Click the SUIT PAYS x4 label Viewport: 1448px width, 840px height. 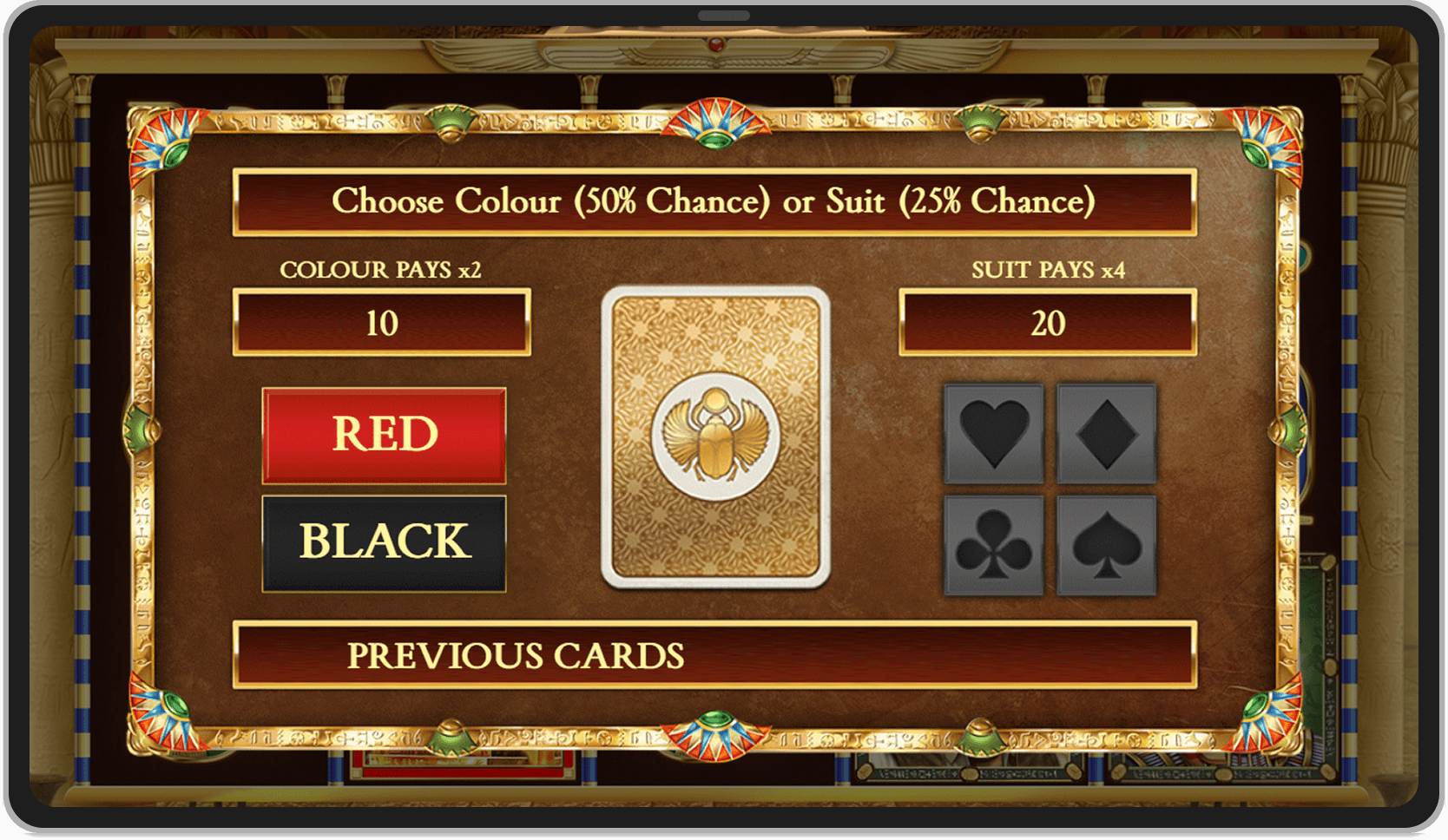tap(1050, 269)
